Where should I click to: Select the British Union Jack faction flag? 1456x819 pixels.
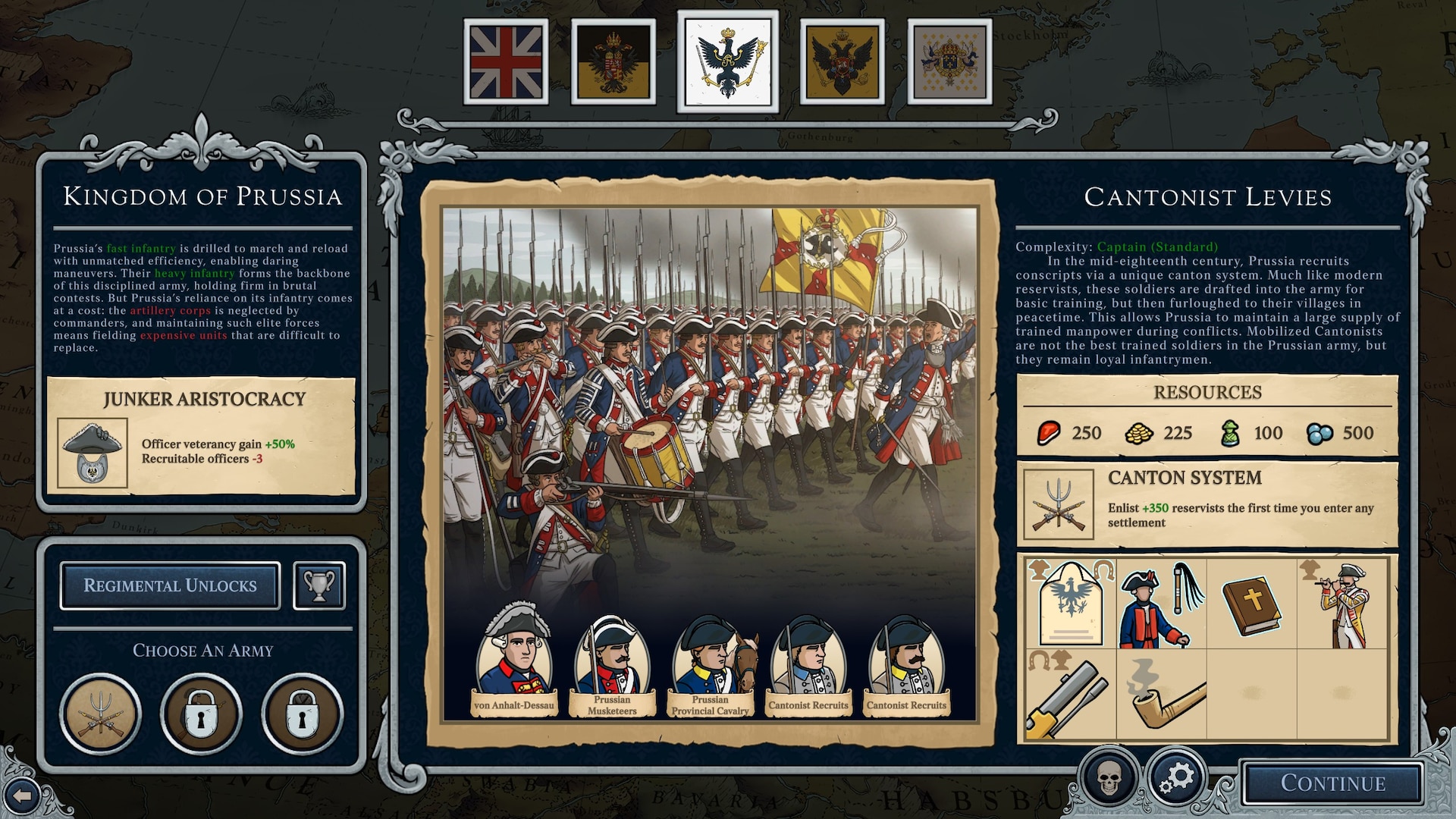pos(506,61)
